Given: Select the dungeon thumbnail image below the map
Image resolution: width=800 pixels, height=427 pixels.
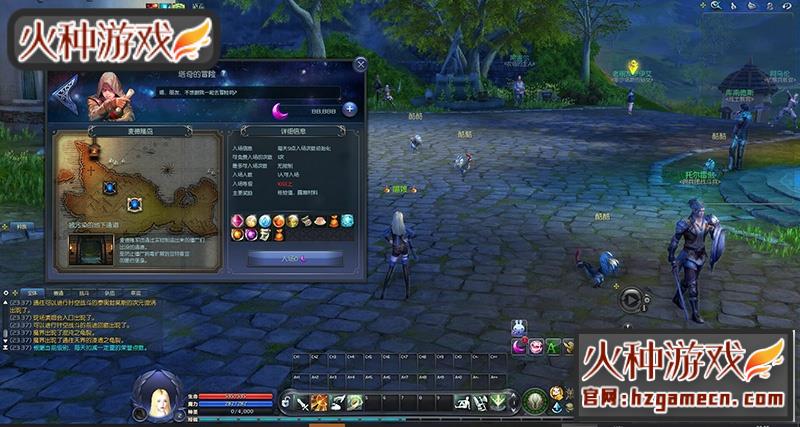Looking at the screenshot, I should [x=91, y=251].
